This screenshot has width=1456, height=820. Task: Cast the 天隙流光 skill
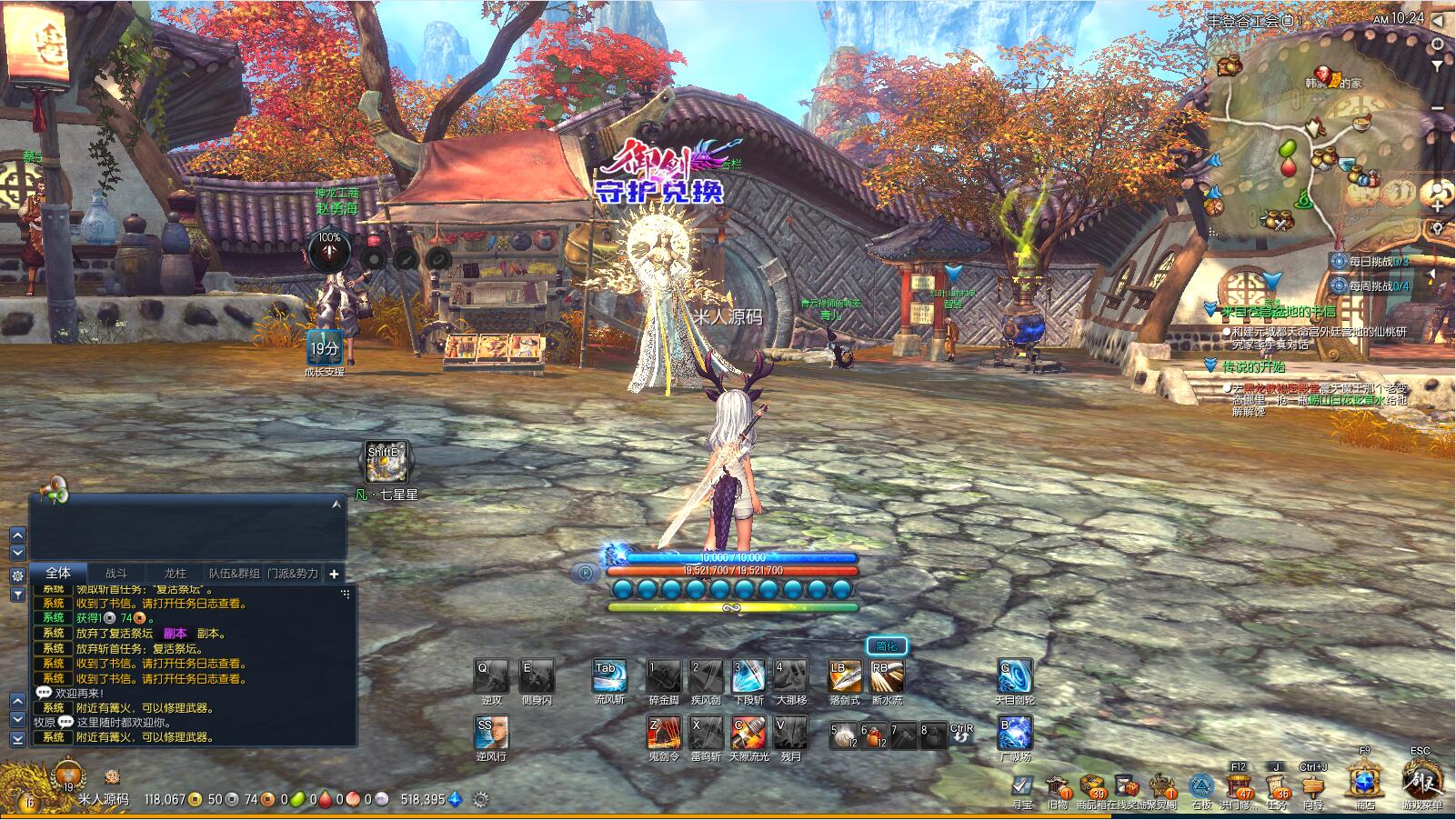point(748,733)
